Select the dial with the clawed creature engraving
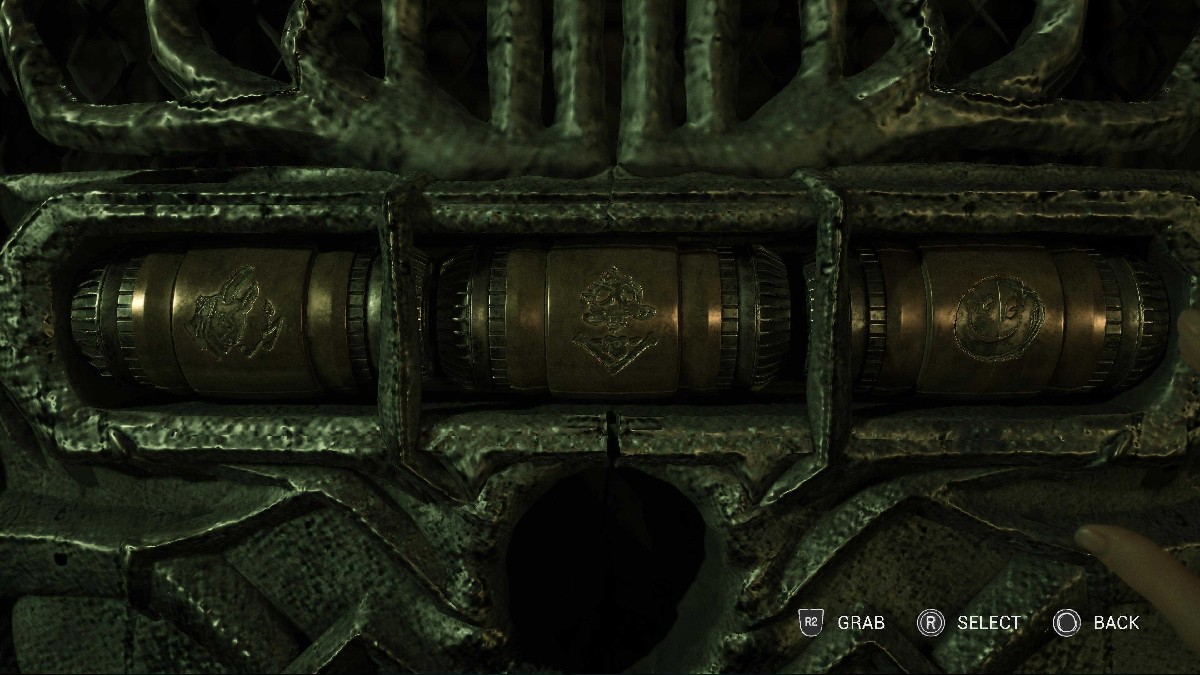The image size is (1200, 675). point(237,320)
